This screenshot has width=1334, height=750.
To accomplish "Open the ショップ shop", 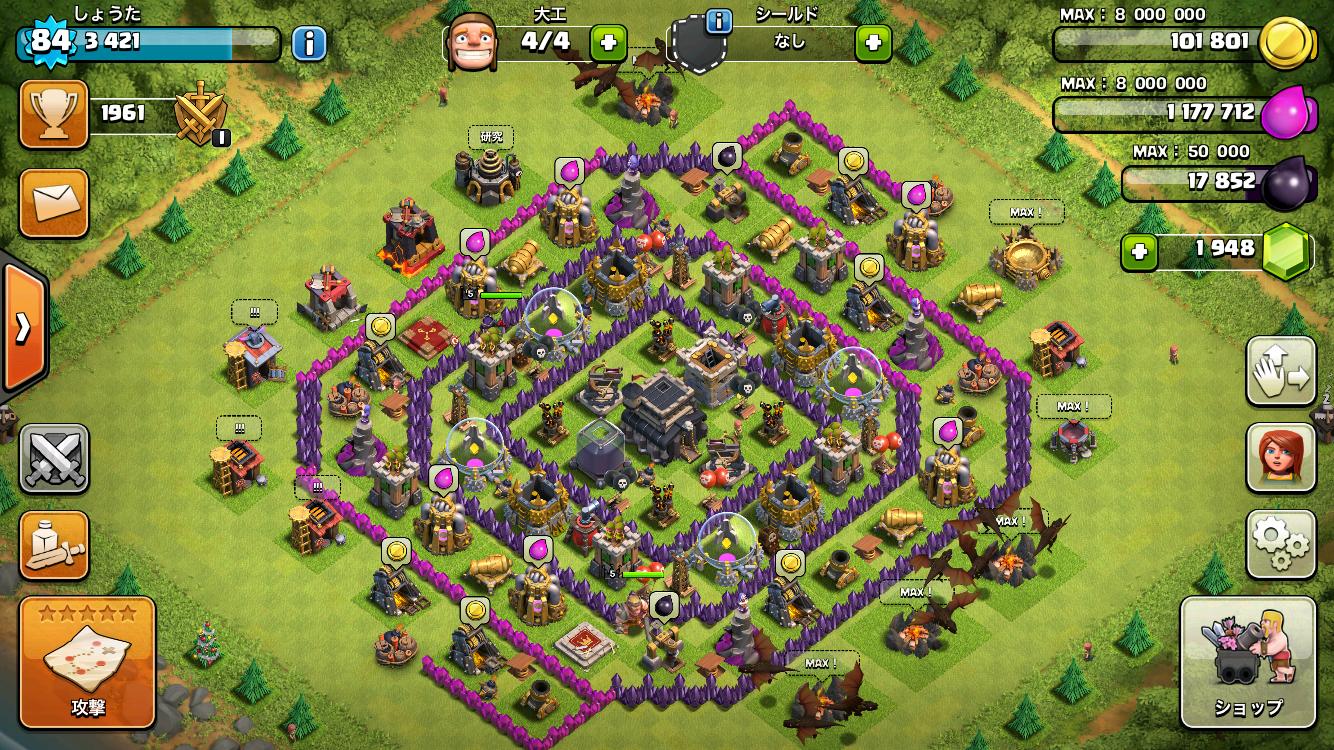I will 1247,662.
